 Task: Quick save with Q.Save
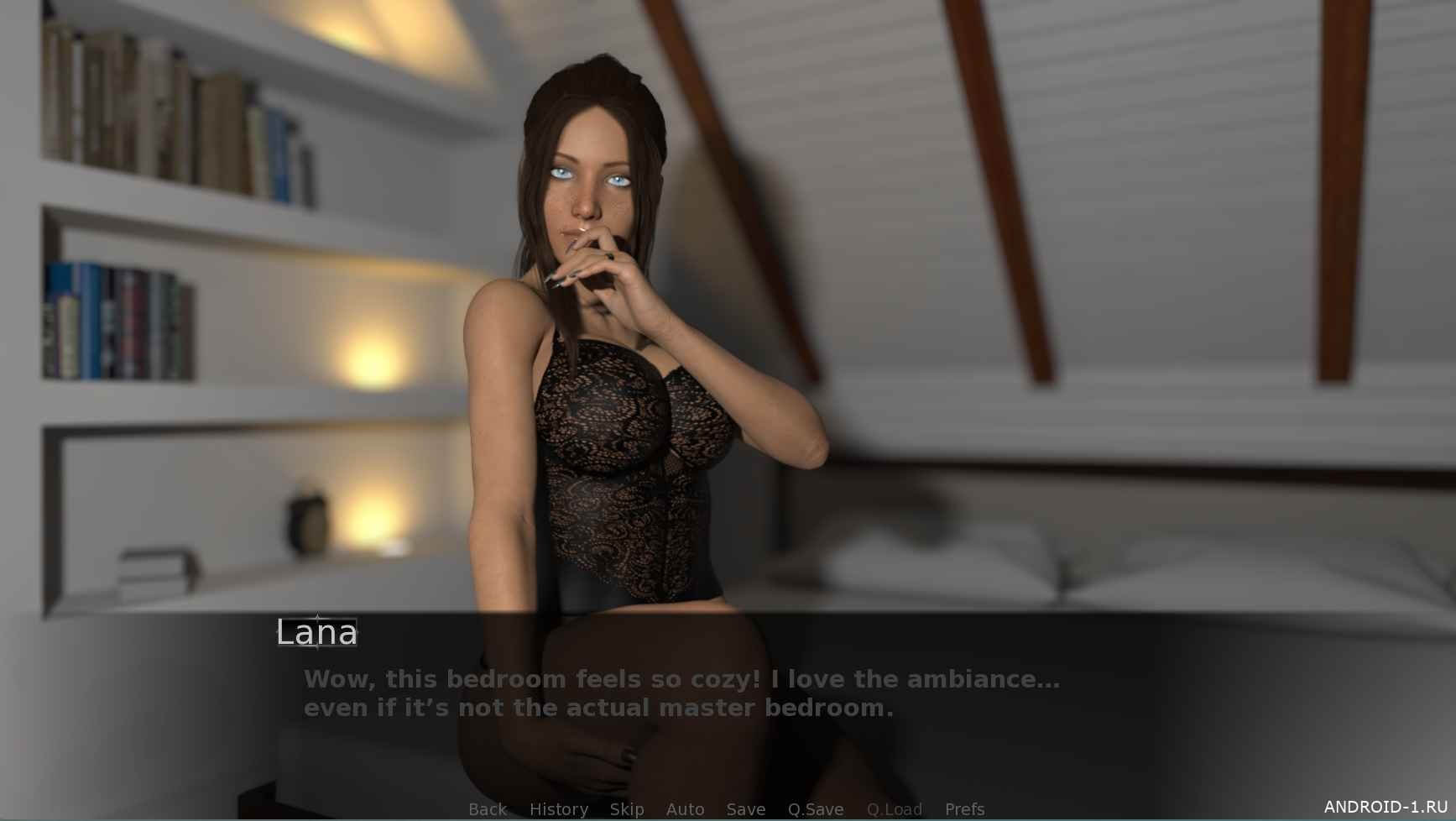coord(815,809)
